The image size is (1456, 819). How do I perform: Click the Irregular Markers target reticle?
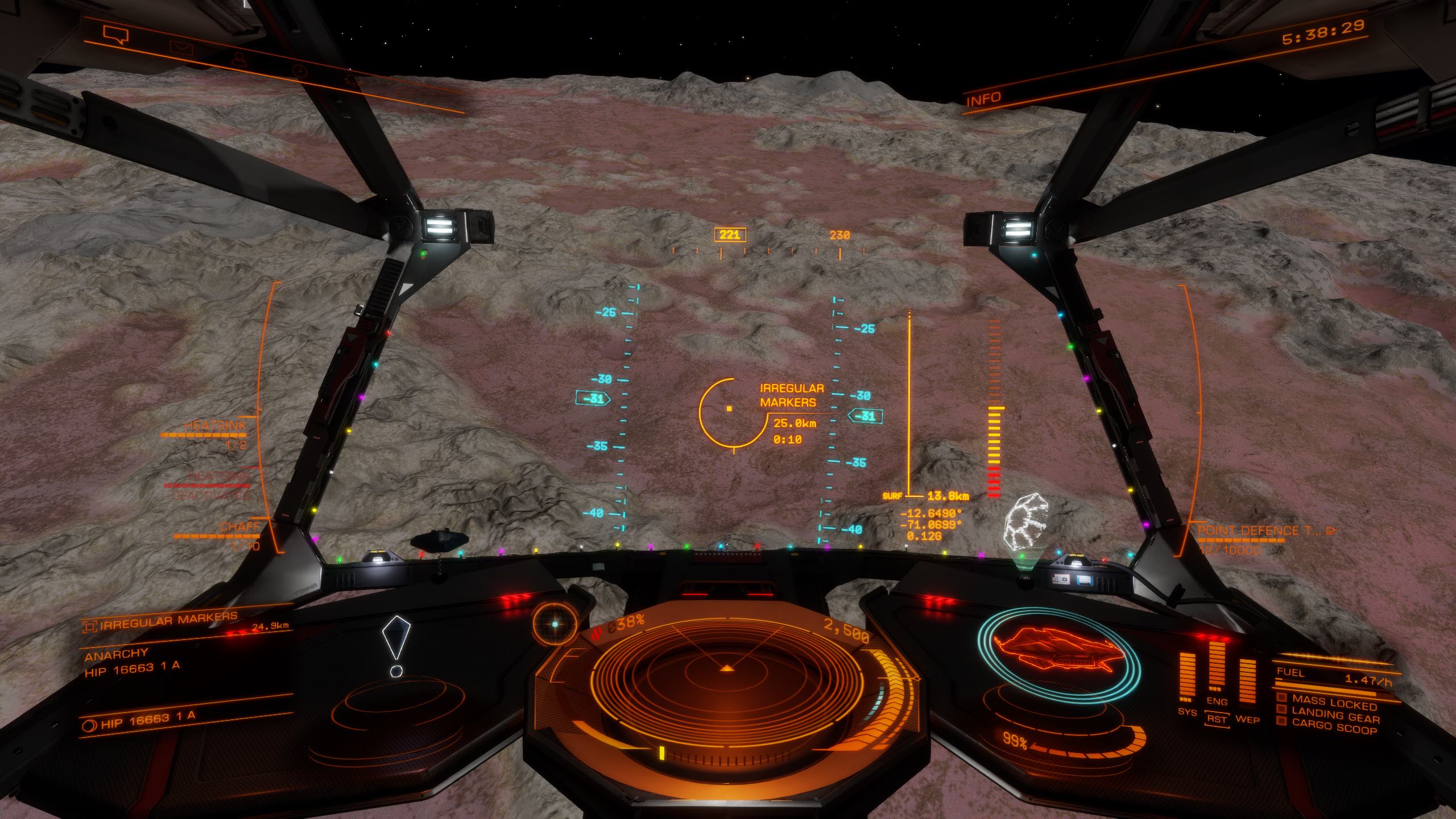[729, 408]
